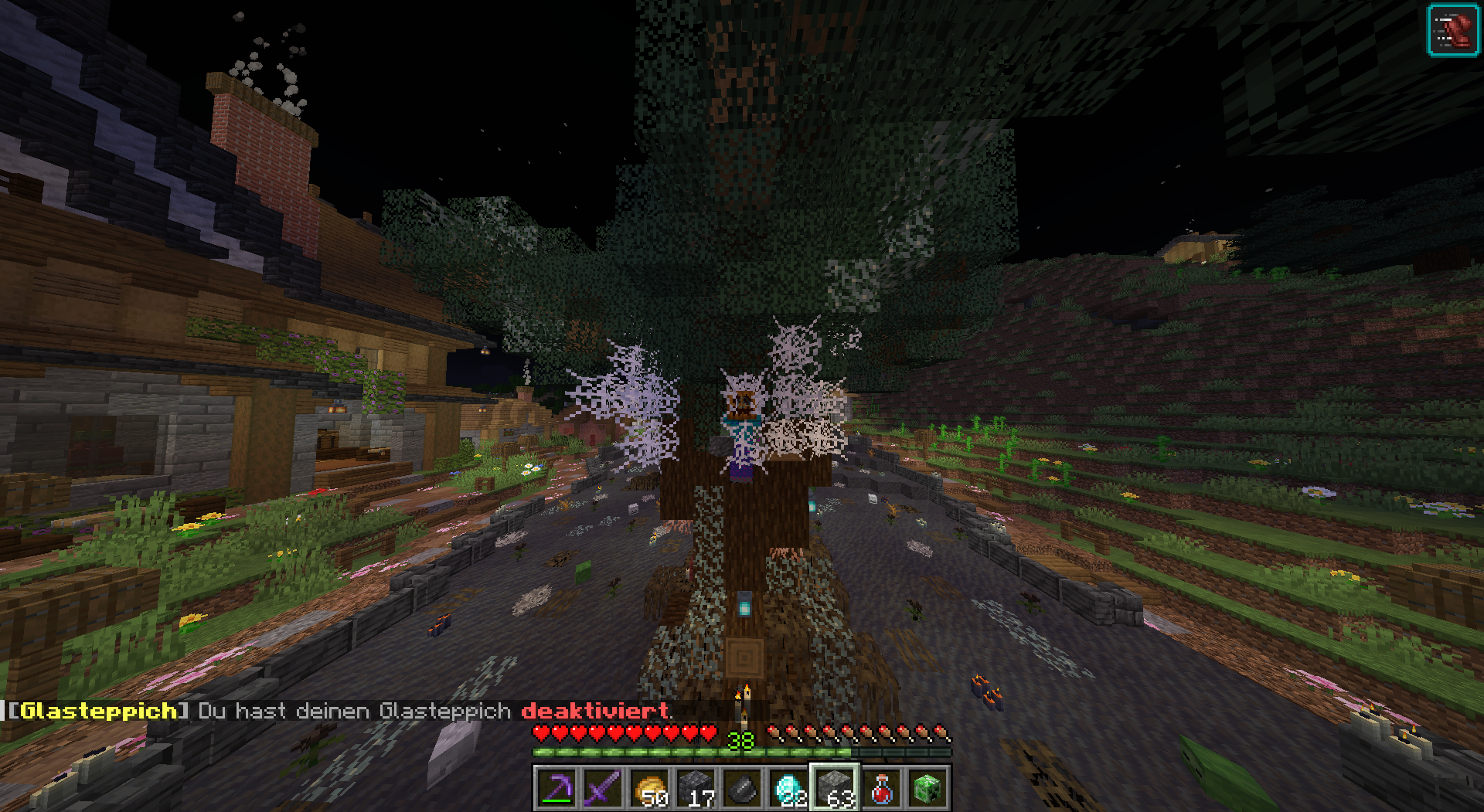Select the red potion bottle slot

pos(881,789)
